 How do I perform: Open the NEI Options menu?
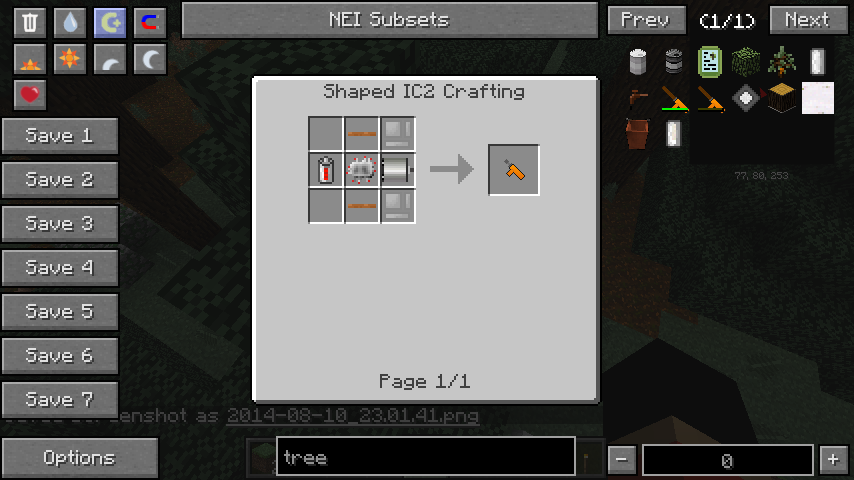(x=79, y=458)
